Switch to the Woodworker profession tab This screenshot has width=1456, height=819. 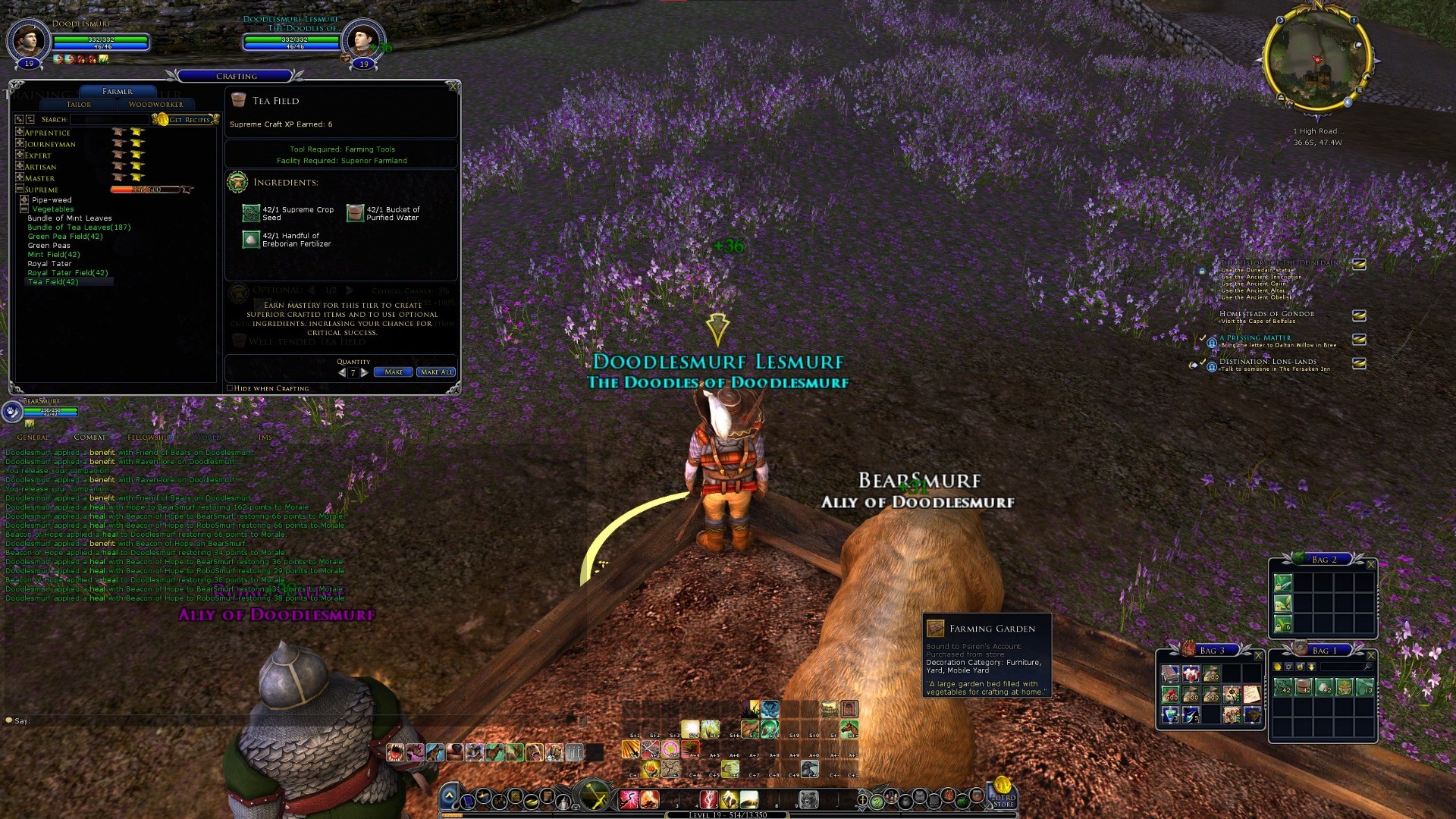click(155, 105)
